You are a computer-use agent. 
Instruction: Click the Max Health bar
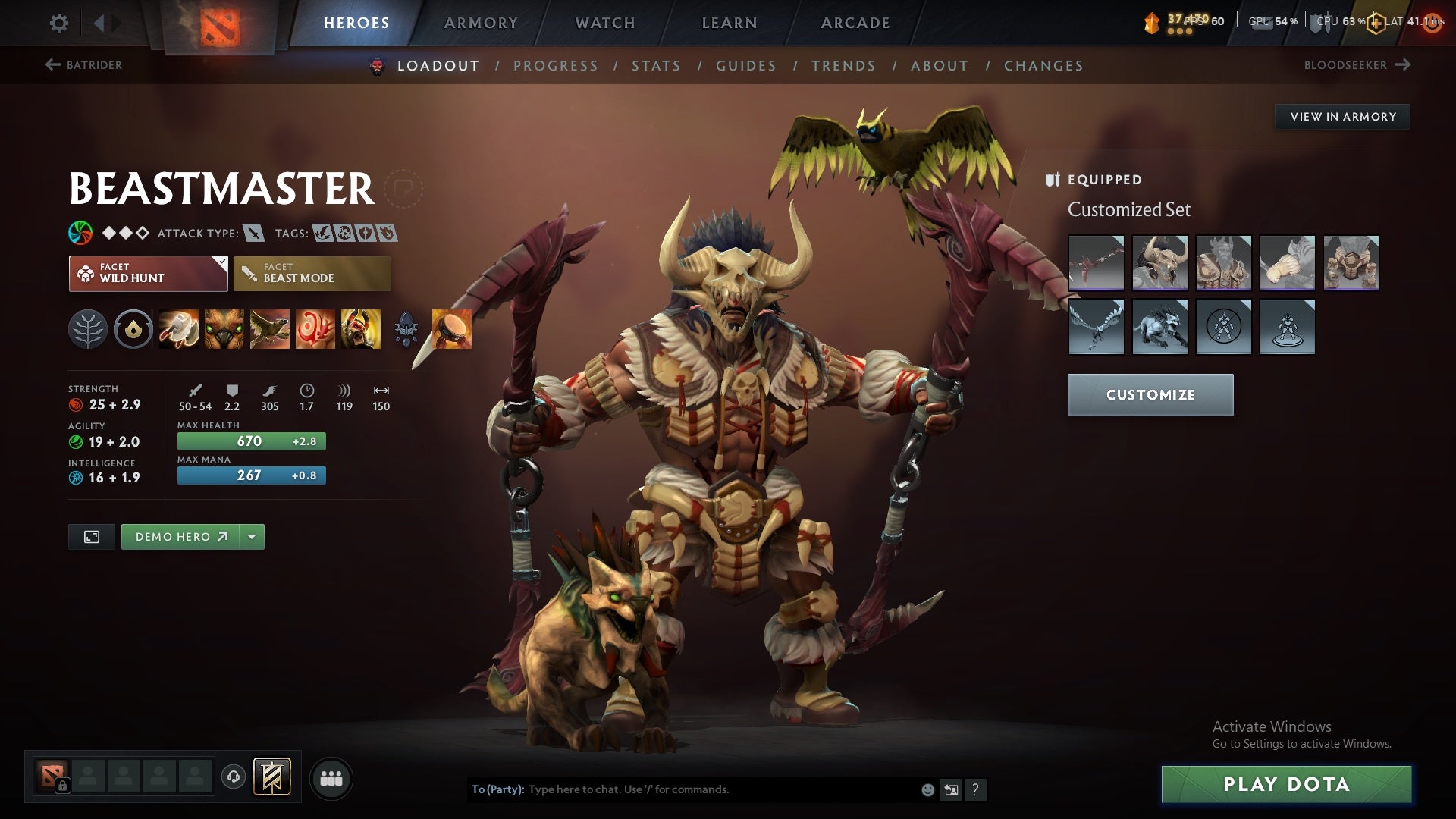click(x=250, y=441)
